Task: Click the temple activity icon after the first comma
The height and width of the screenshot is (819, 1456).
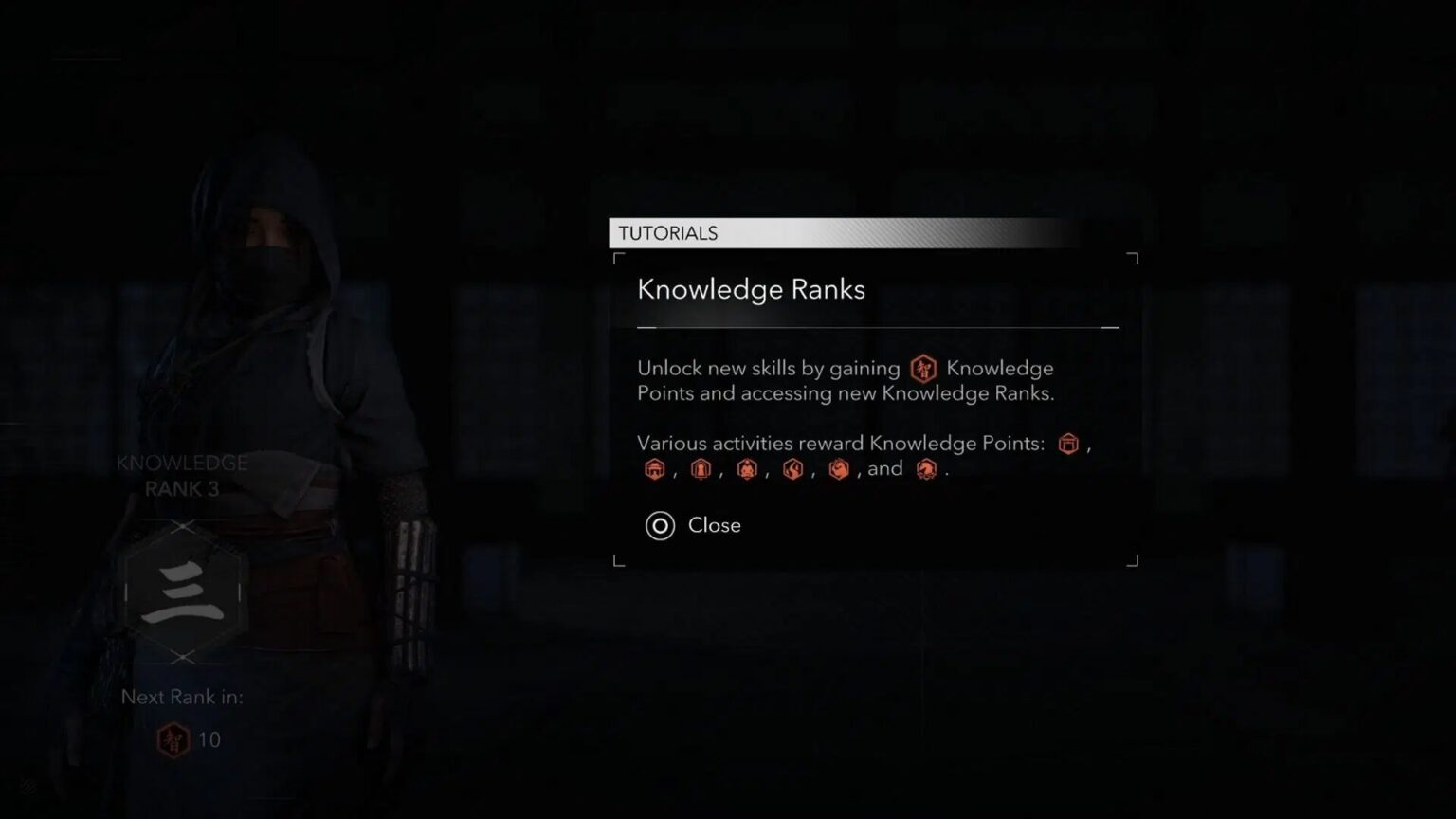Action: click(x=654, y=469)
